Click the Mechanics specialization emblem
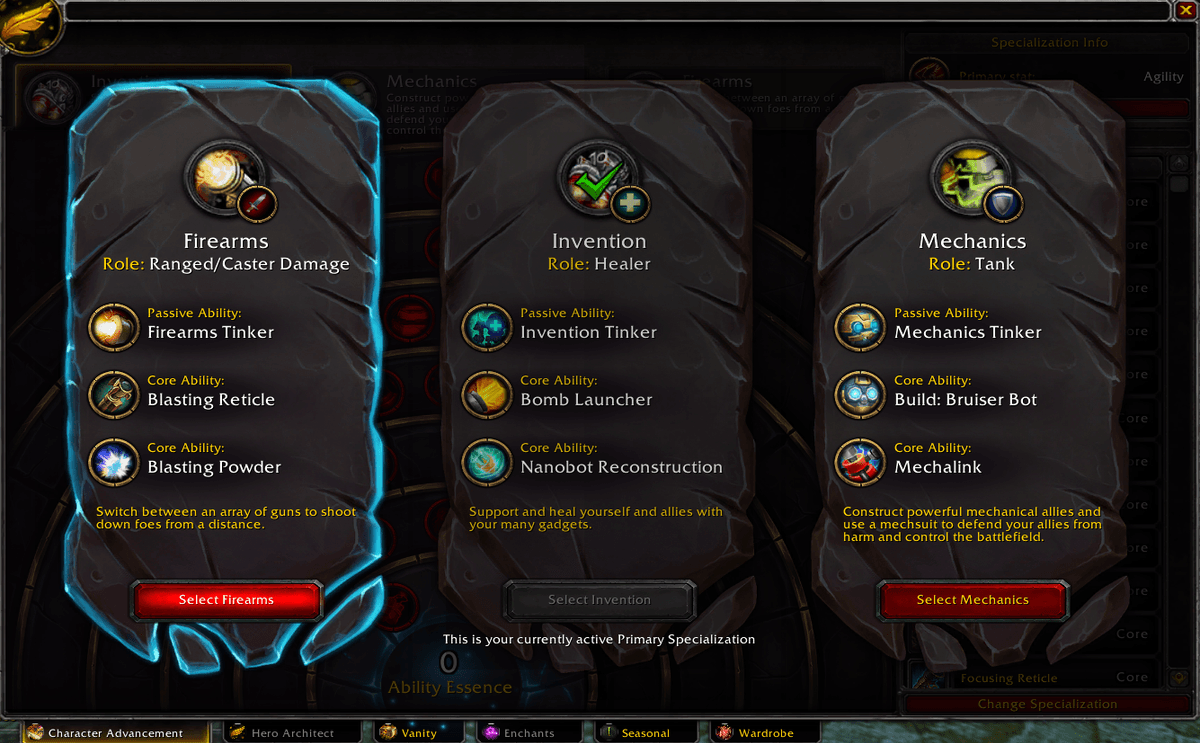Image resolution: width=1200 pixels, height=743 pixels. click(x=970, y=177)
